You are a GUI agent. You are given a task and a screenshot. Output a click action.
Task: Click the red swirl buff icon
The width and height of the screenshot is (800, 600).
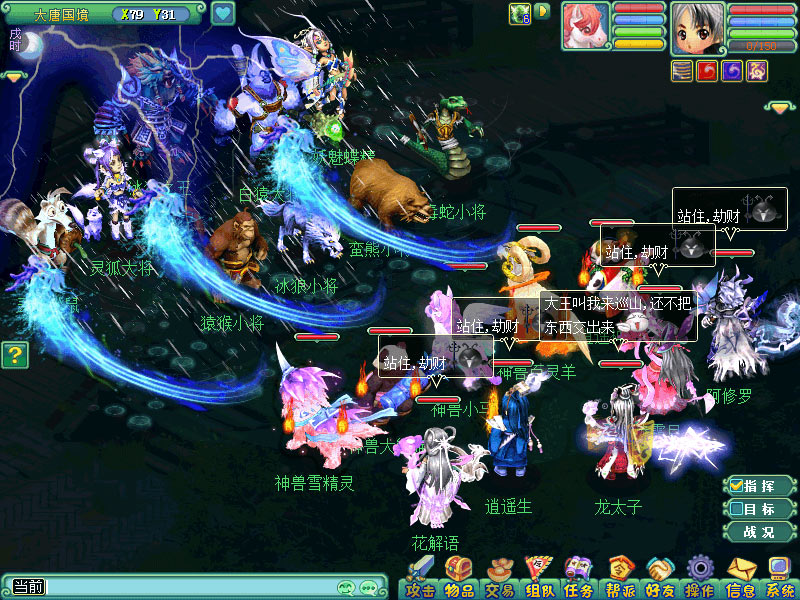coord(708,71)
